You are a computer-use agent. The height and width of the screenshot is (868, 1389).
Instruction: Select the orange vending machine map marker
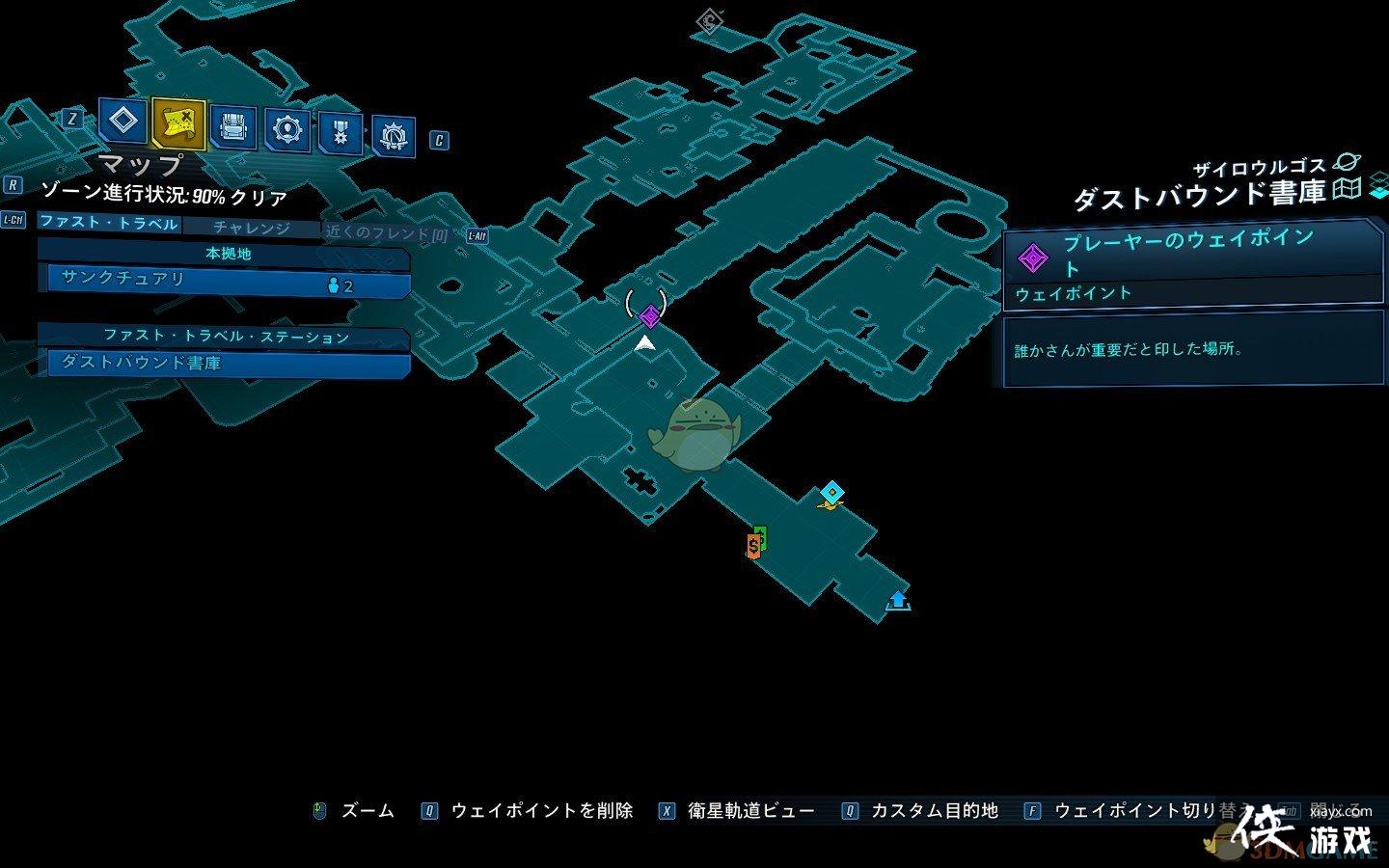tap(753, 547)
